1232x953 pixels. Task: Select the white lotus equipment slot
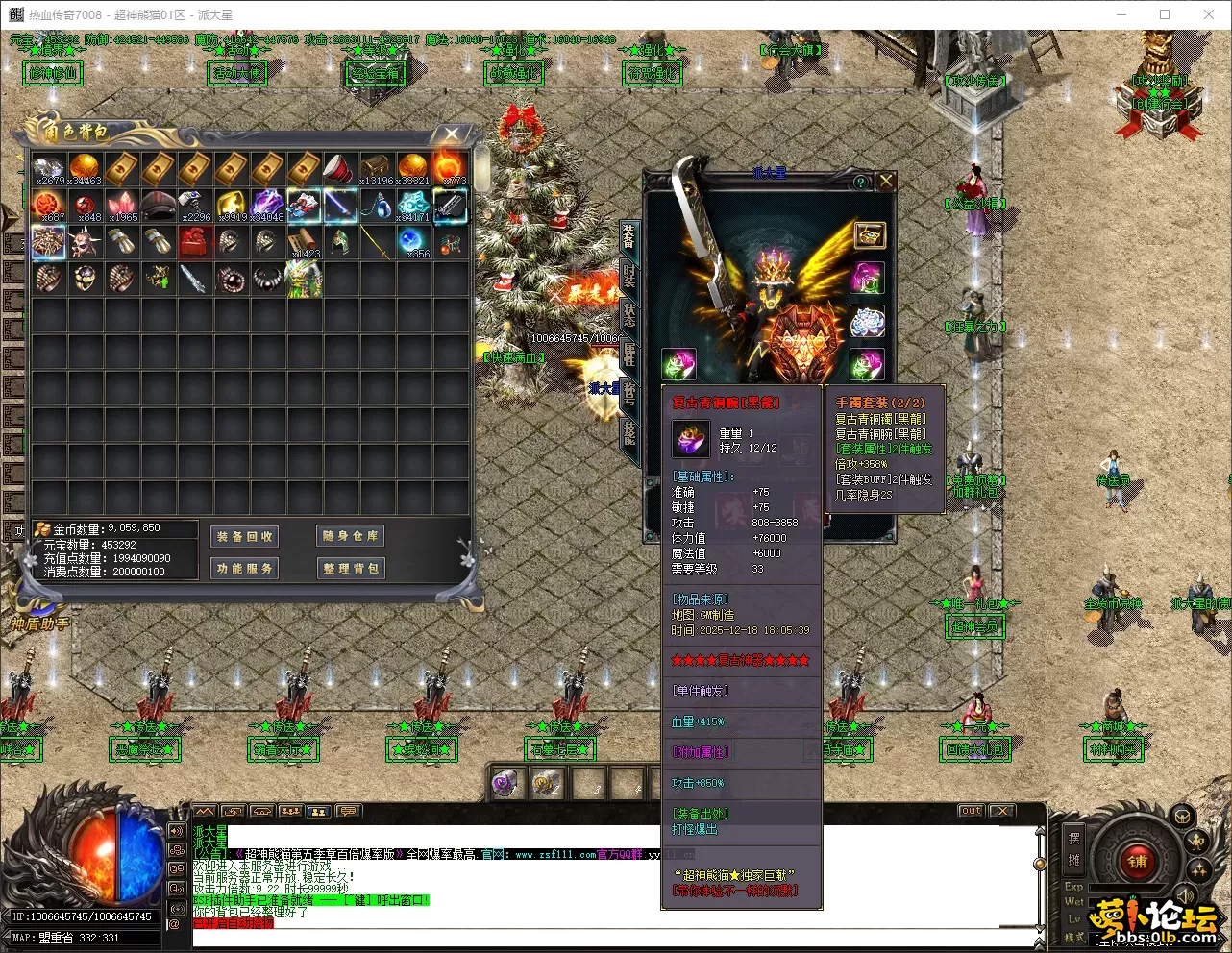pos(867,322)
